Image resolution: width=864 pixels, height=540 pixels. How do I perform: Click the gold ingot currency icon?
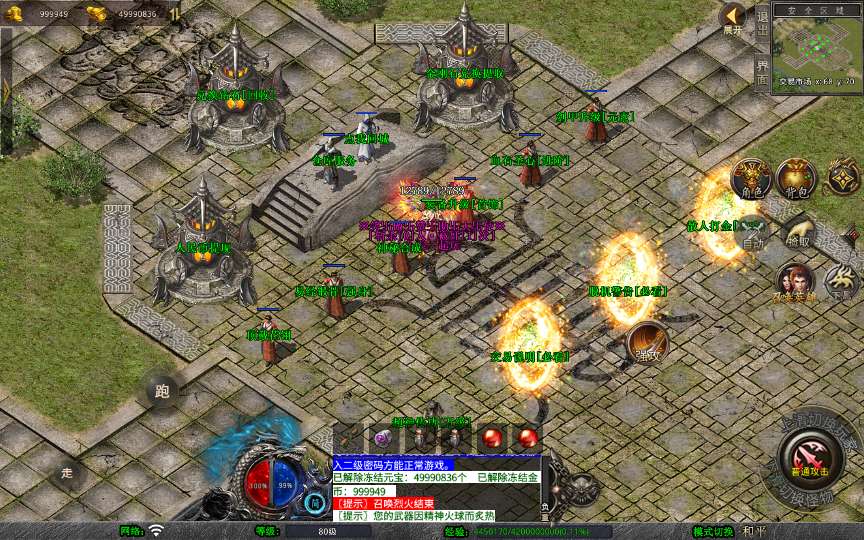coord(97,13)
